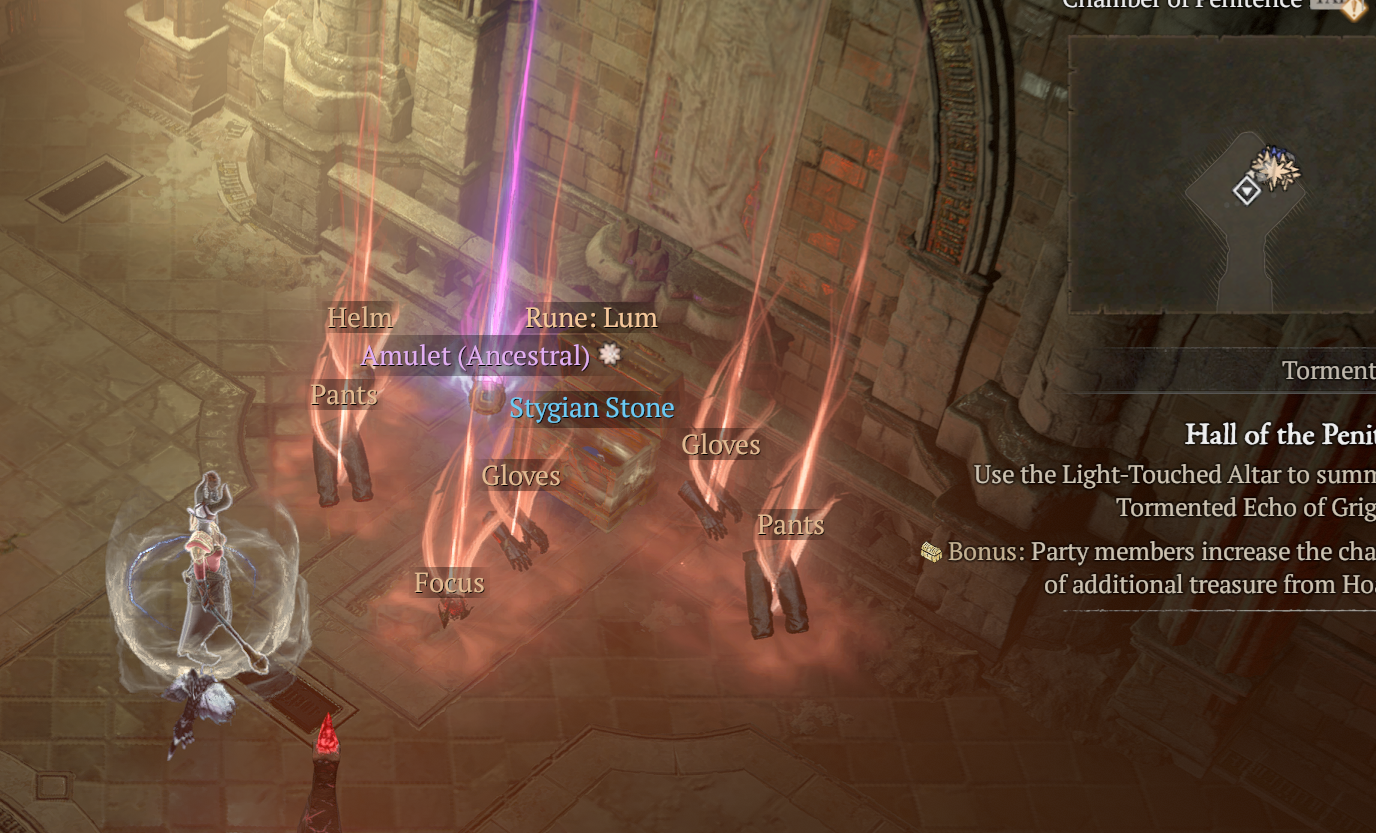This screenshot has width=1376, height=833.
Task: Open the minimap
Action: pyautogui.click(x=1220, y=175)
